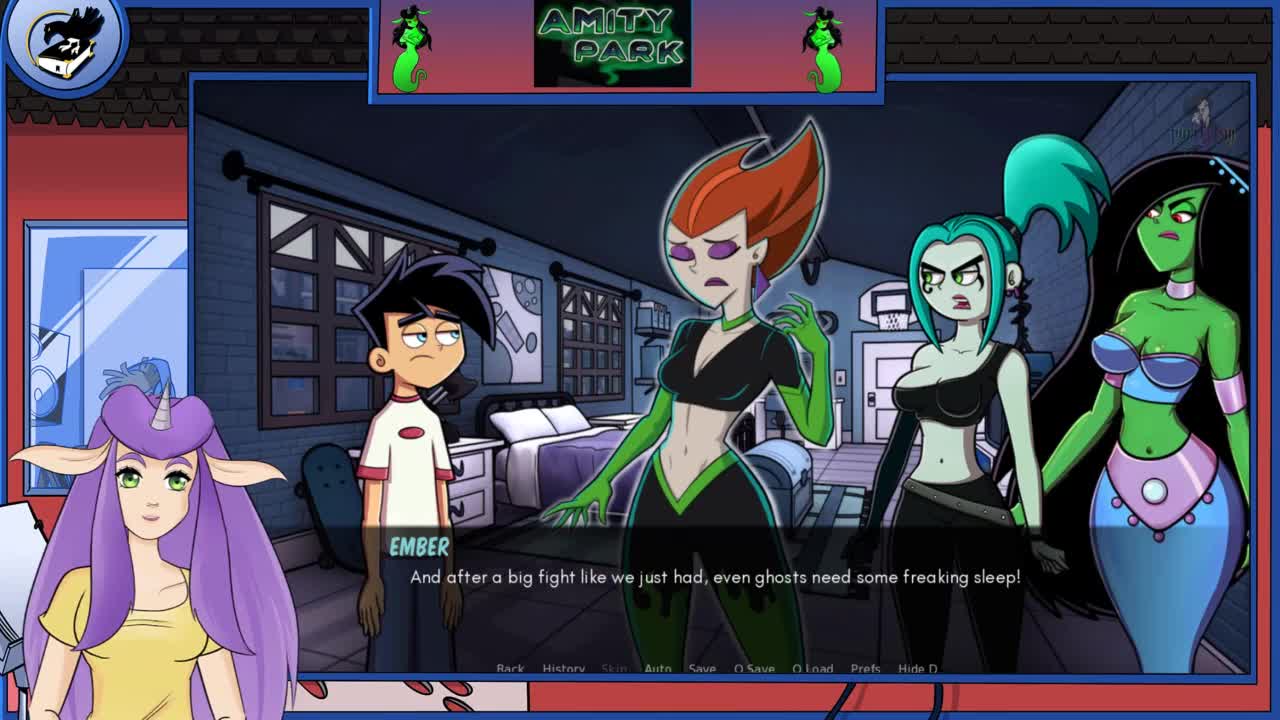The width and height of the screenshot is (1280, 720).
Task: Open the Prefs settings
Action: click(865, 668)
